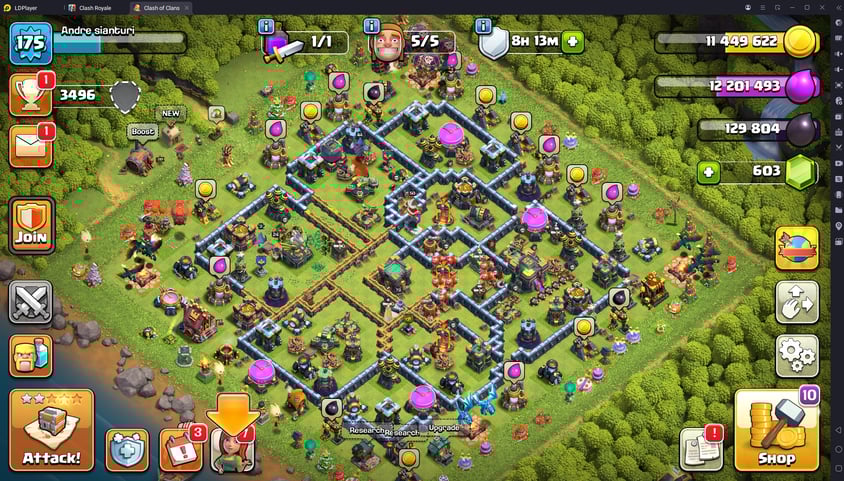Click the green plus button beside gems

tap(708, 172)
